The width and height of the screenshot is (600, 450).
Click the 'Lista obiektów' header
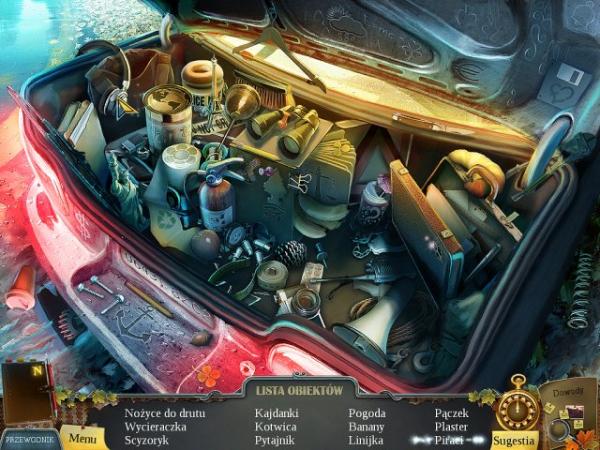tap(299, 390)
